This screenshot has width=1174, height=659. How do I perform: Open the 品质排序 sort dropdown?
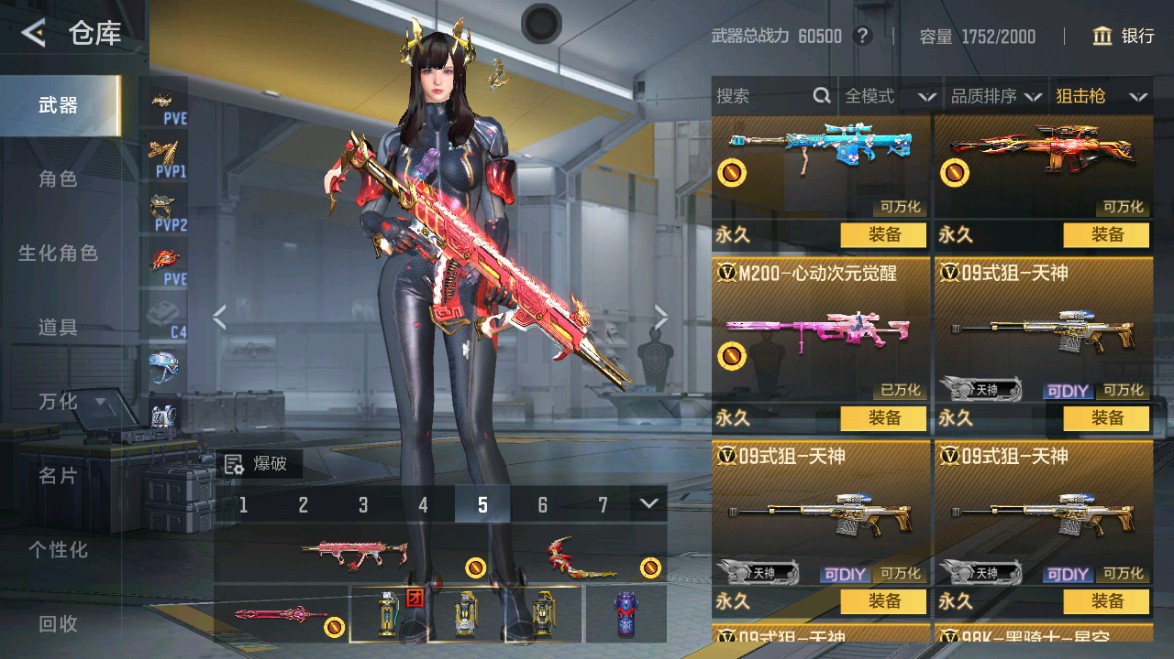coord(995,96)
